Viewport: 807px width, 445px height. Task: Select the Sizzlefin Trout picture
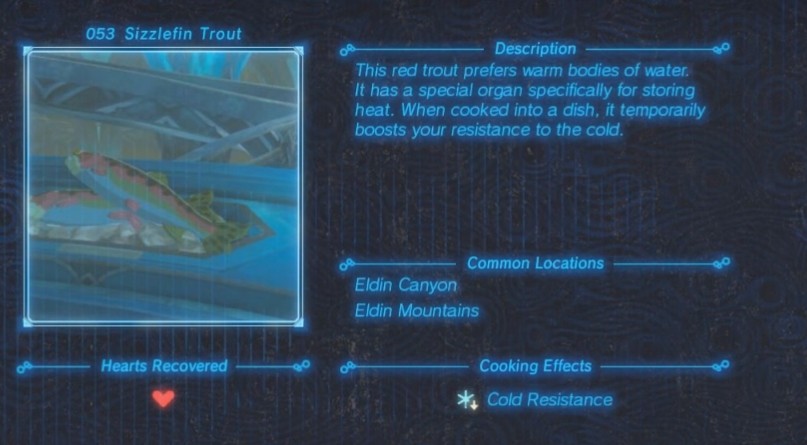164,186
